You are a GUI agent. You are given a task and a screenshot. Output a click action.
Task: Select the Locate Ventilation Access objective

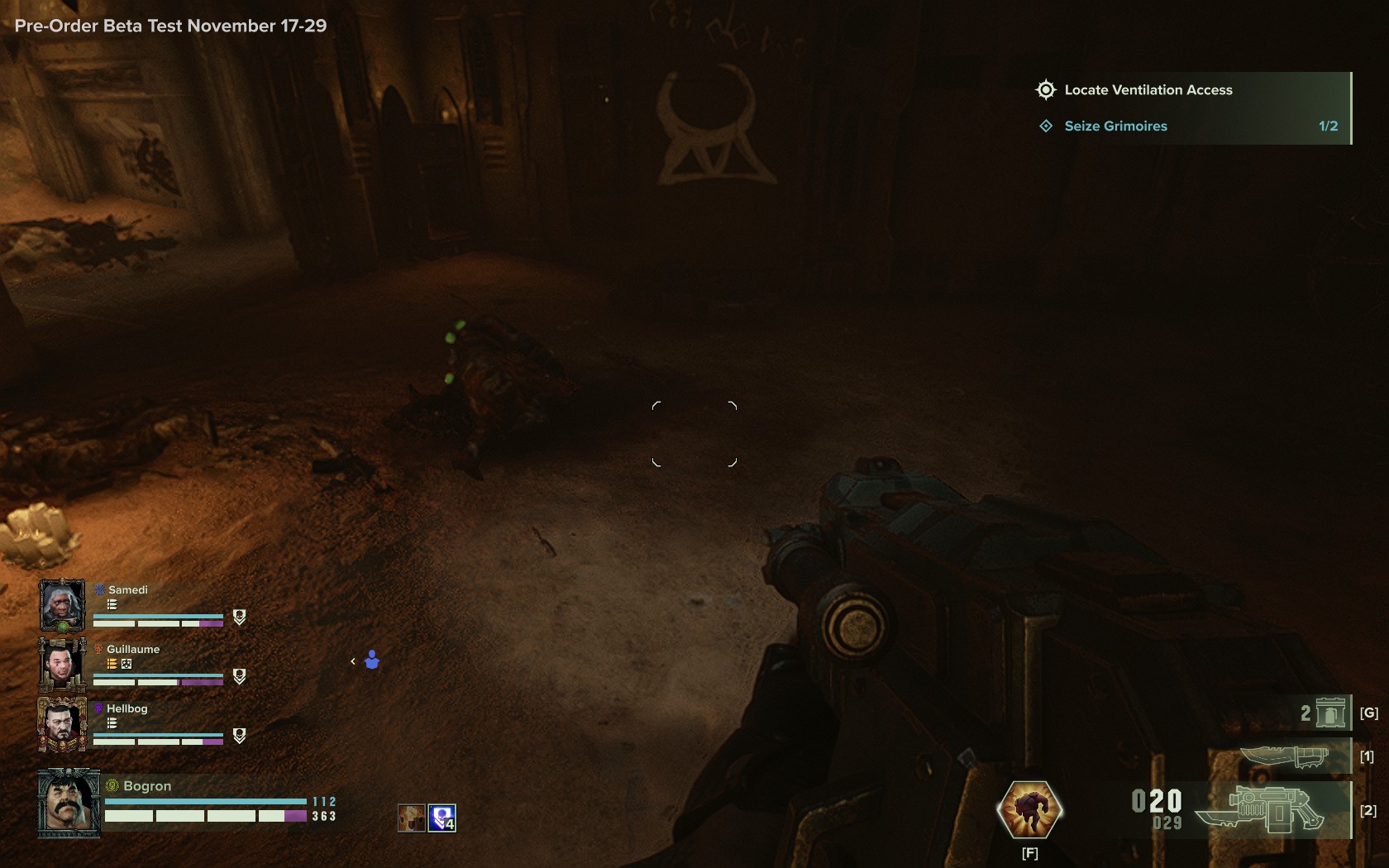[x=1148, y=90]
